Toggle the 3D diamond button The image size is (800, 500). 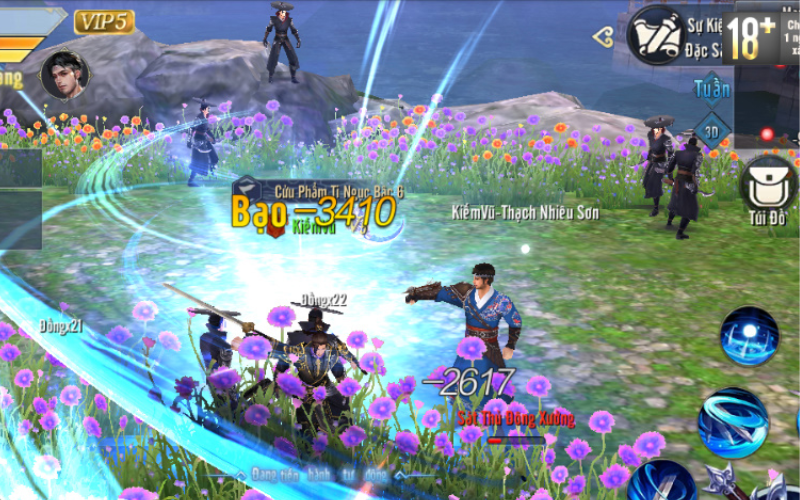pyautogui.click(x=712, y=131)
